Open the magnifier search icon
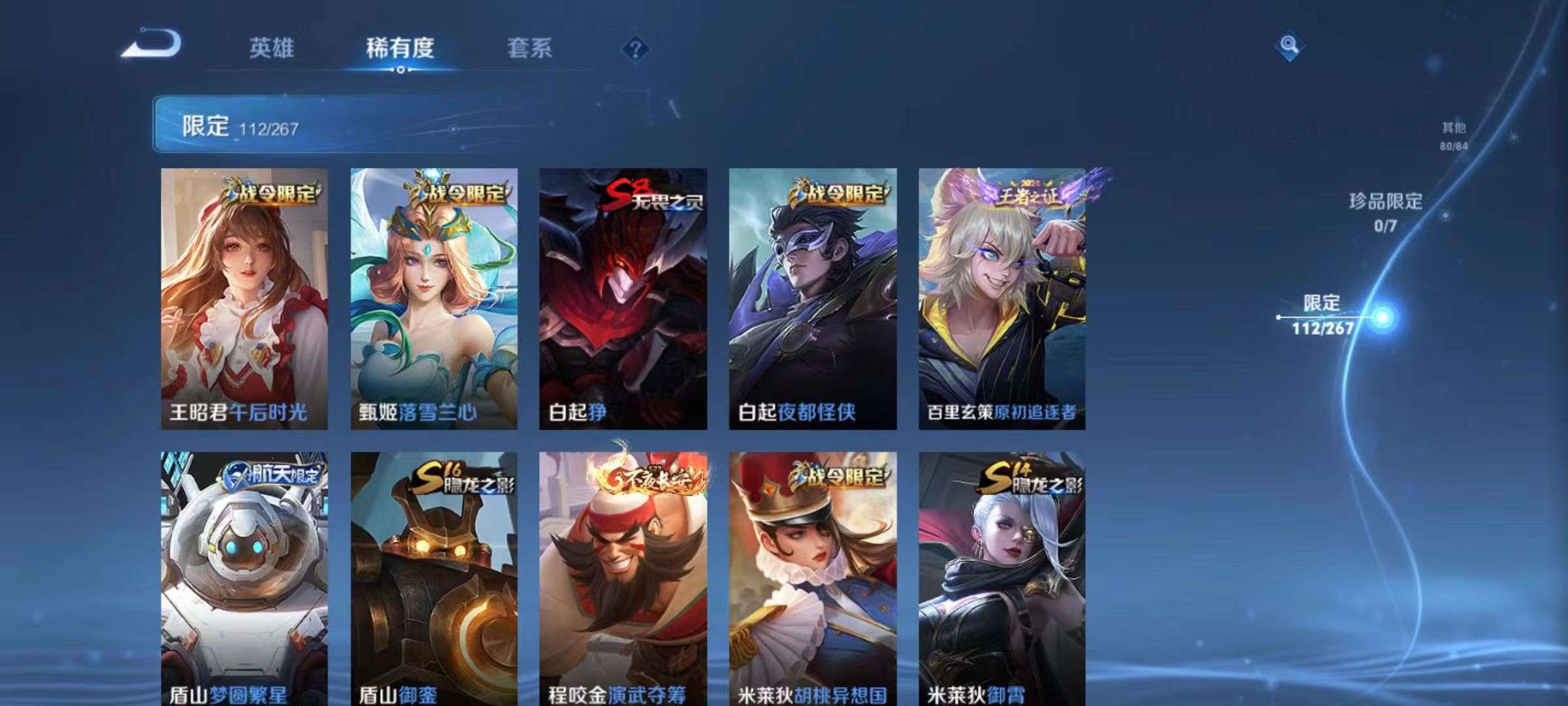This screenshot has width=1568, height=706. [x=1289, y=46]
